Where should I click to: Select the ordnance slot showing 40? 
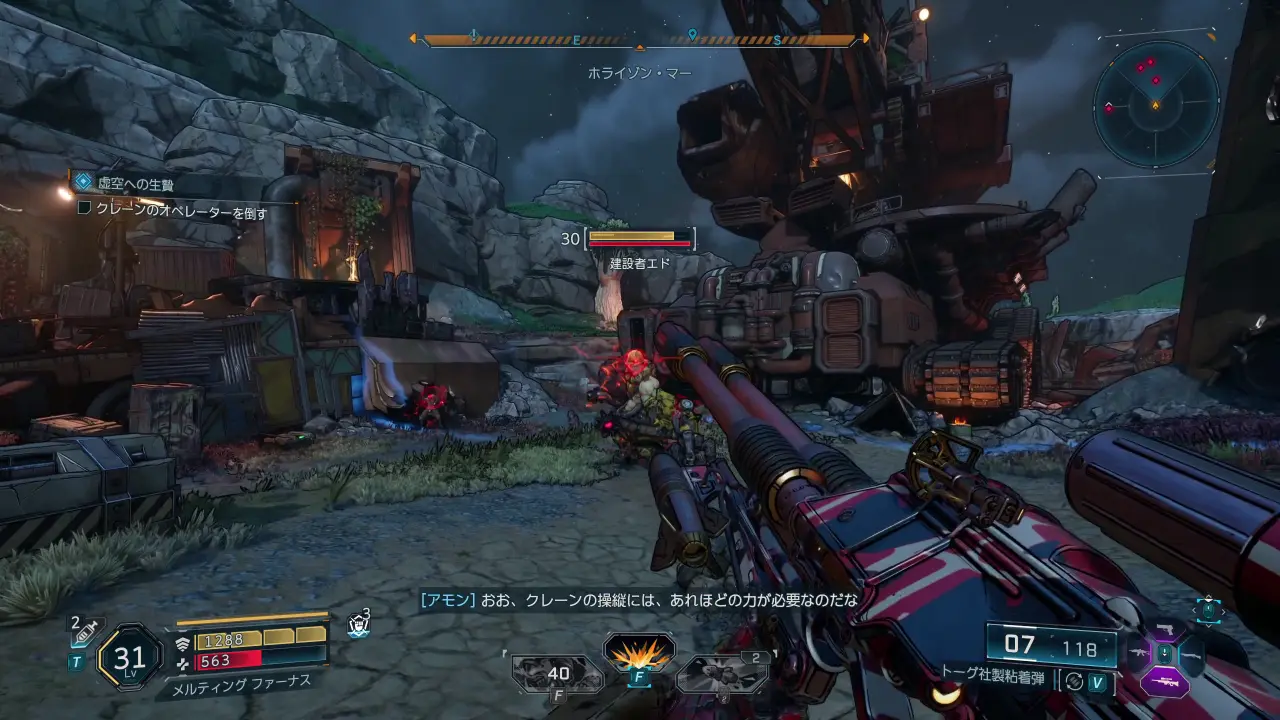tap(557, 673)
